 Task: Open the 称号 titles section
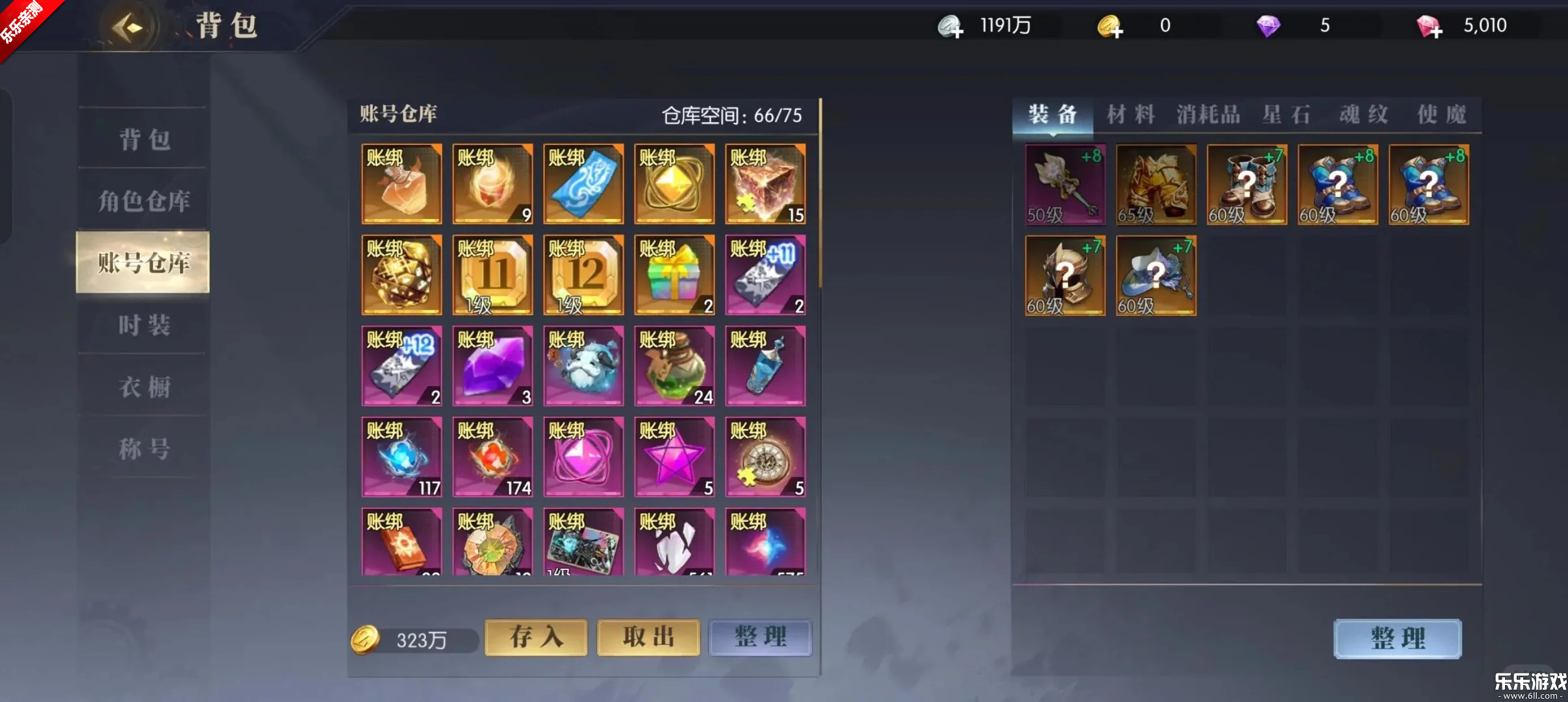[x=144, y=448]
